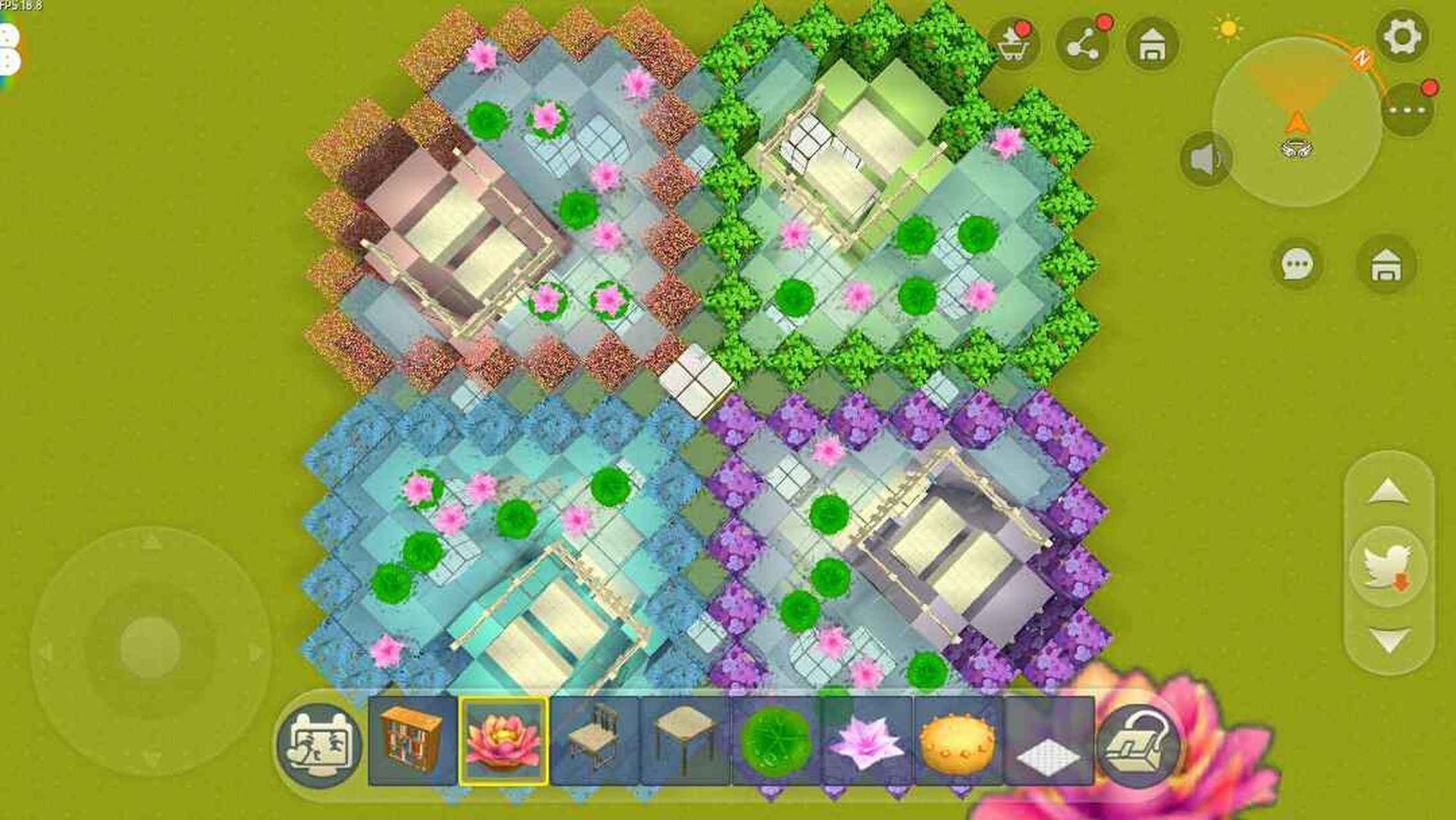Viewport: 1456px width, 820px height.
Task: Click the house icon beside the share button
Action: 1151,44
